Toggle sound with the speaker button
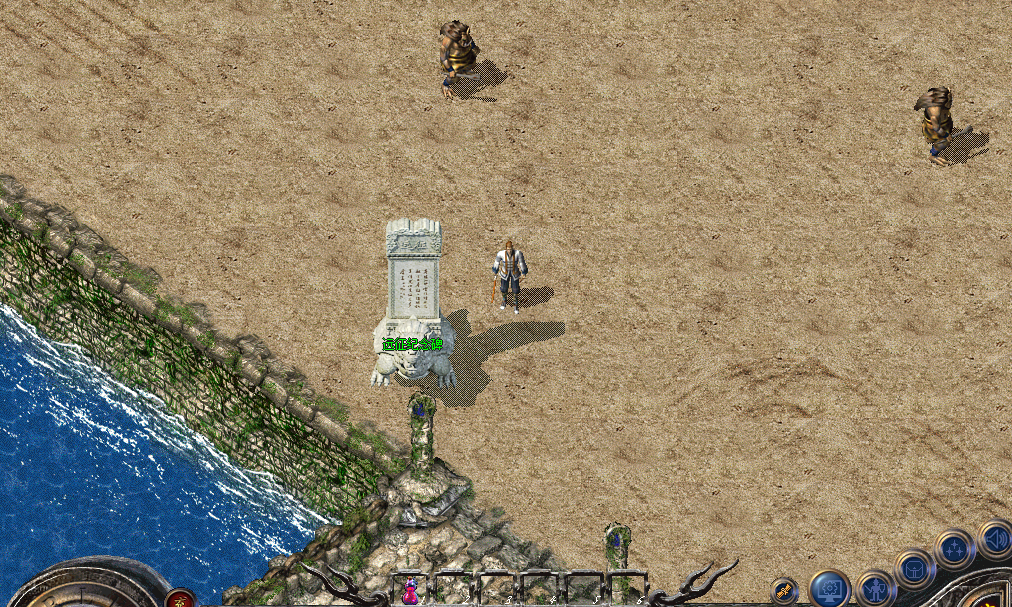This screenshot has width=1012, height=607. pyautogui.click(x=994, y=539)
